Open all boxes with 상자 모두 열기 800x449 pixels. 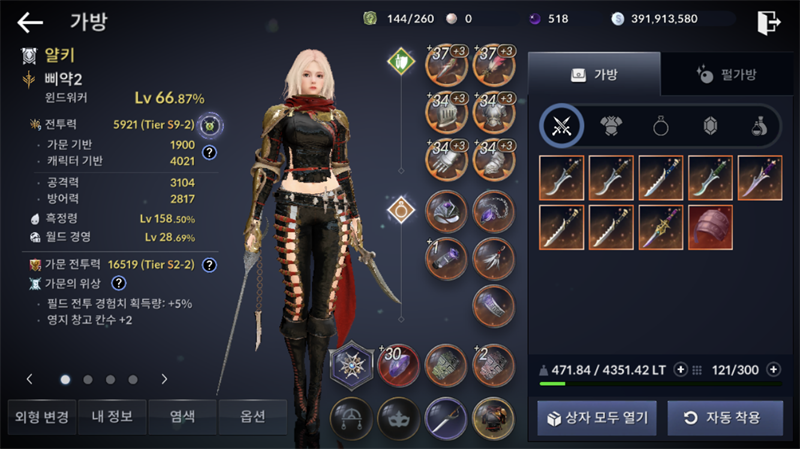[x=597, y=417]
